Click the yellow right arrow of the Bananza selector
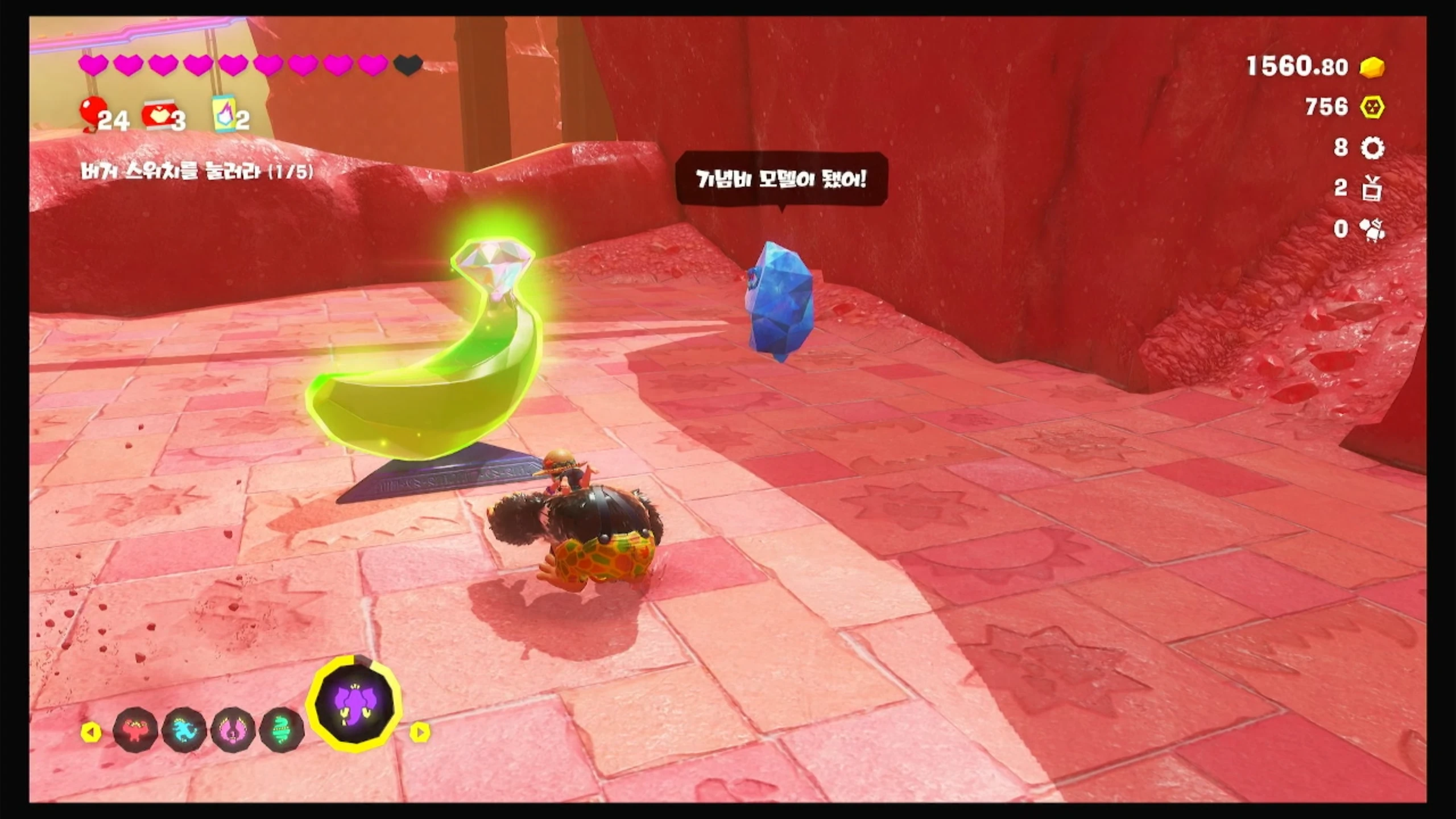Screen dimensions: 1456x819 pyautogui.click(x=420, y=732)
